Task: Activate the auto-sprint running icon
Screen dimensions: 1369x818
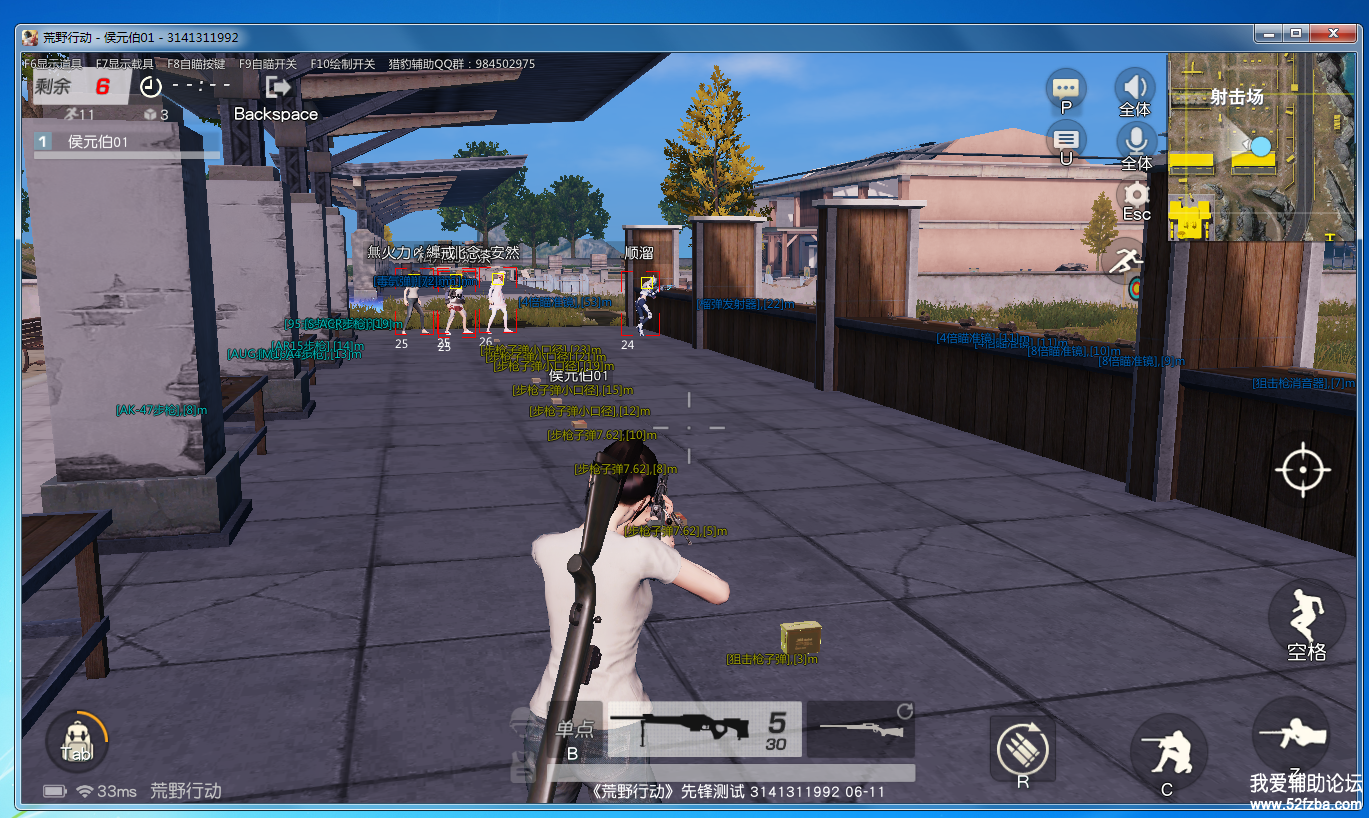Action: tap(1126, 262)
